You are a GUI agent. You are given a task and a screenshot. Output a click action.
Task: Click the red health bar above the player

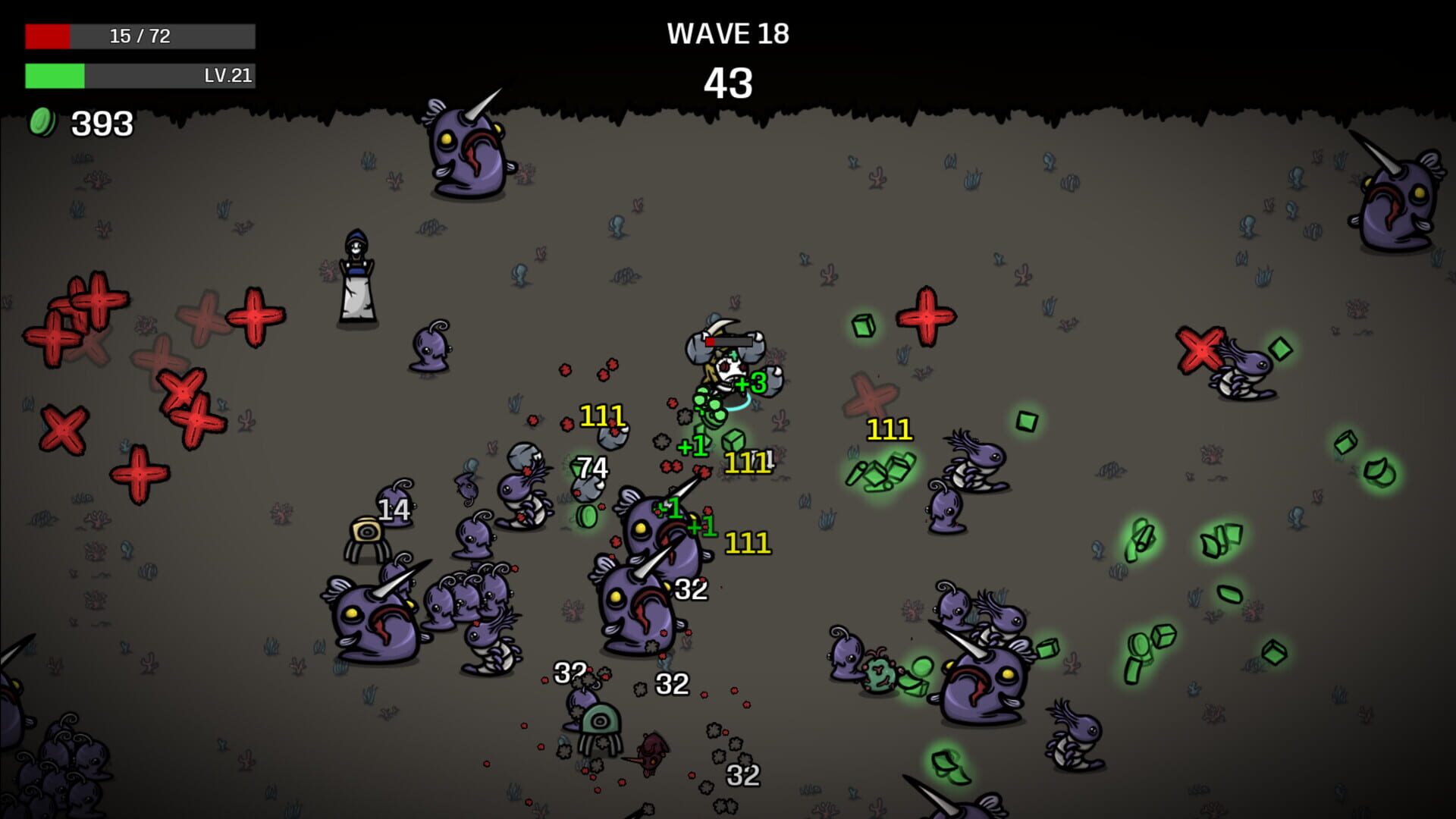click(x=728, y=341)
